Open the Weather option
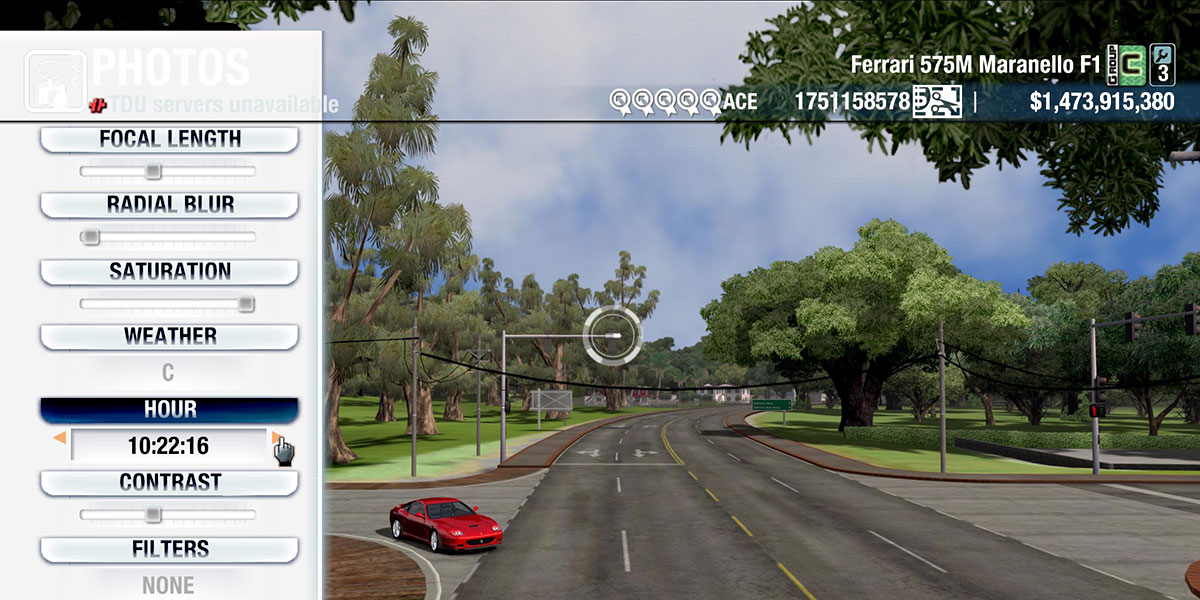1200x600 pixels. point(169,336)
